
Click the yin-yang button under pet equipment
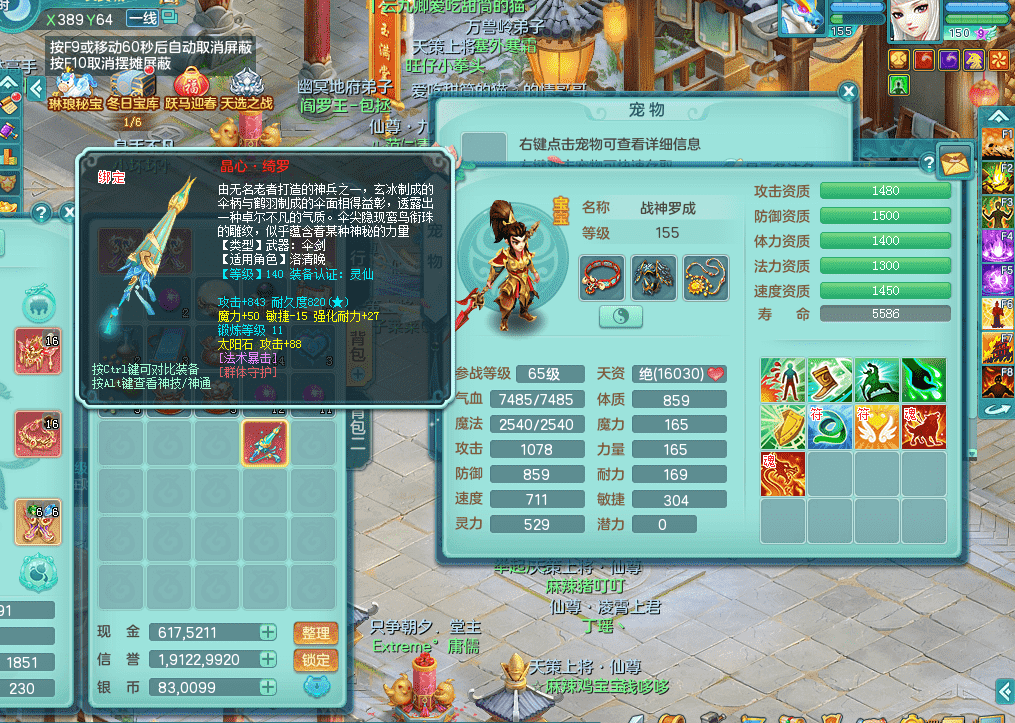pos(620,316)
